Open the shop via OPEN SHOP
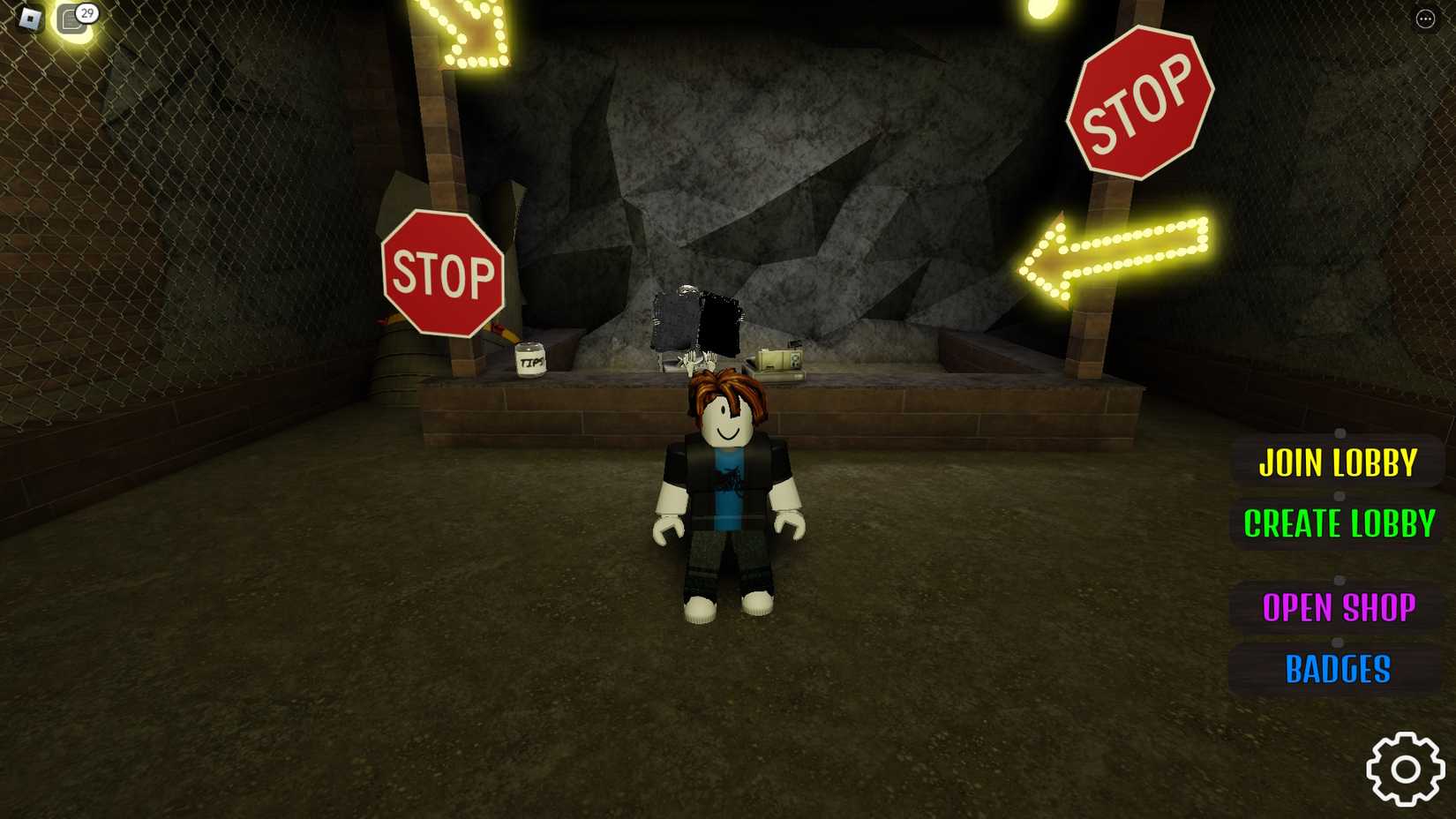1456x819 pixels. pyautogui.click(x=1340, y=607)
